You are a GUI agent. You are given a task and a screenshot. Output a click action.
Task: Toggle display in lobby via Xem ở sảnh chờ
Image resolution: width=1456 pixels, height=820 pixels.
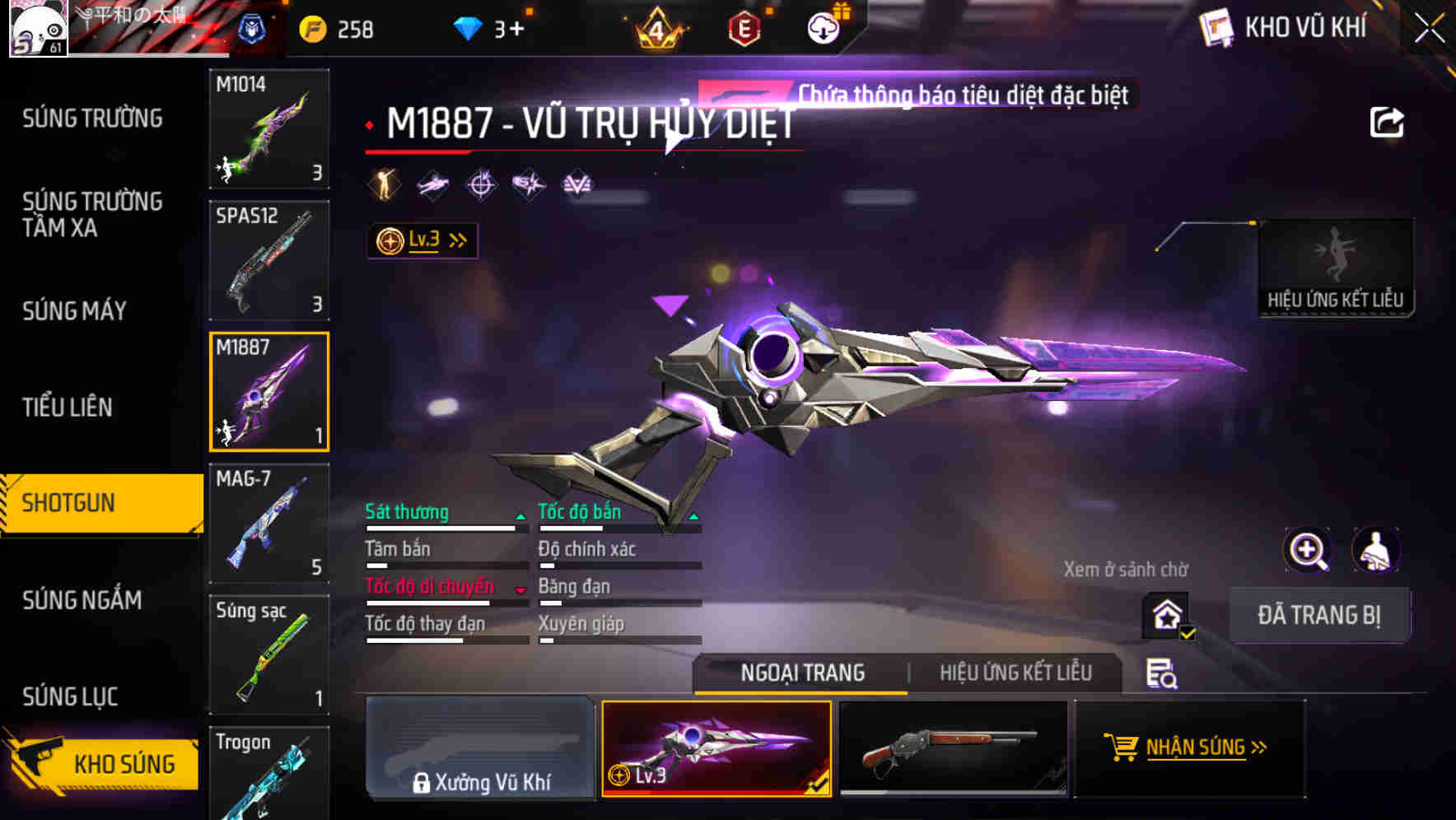[x=1127, y=569]
